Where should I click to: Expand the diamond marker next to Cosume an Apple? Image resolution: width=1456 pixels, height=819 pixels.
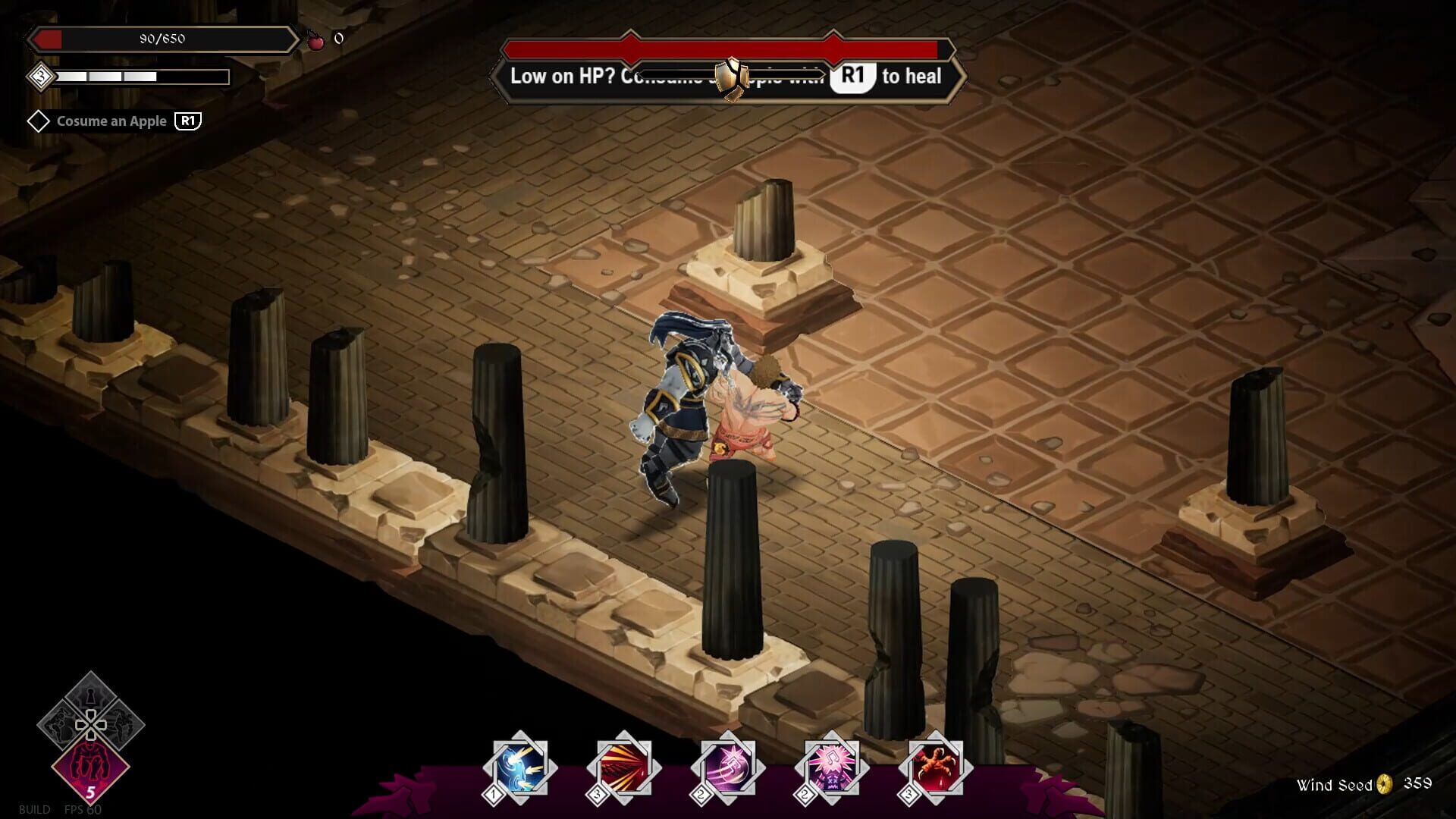point(39,120)
